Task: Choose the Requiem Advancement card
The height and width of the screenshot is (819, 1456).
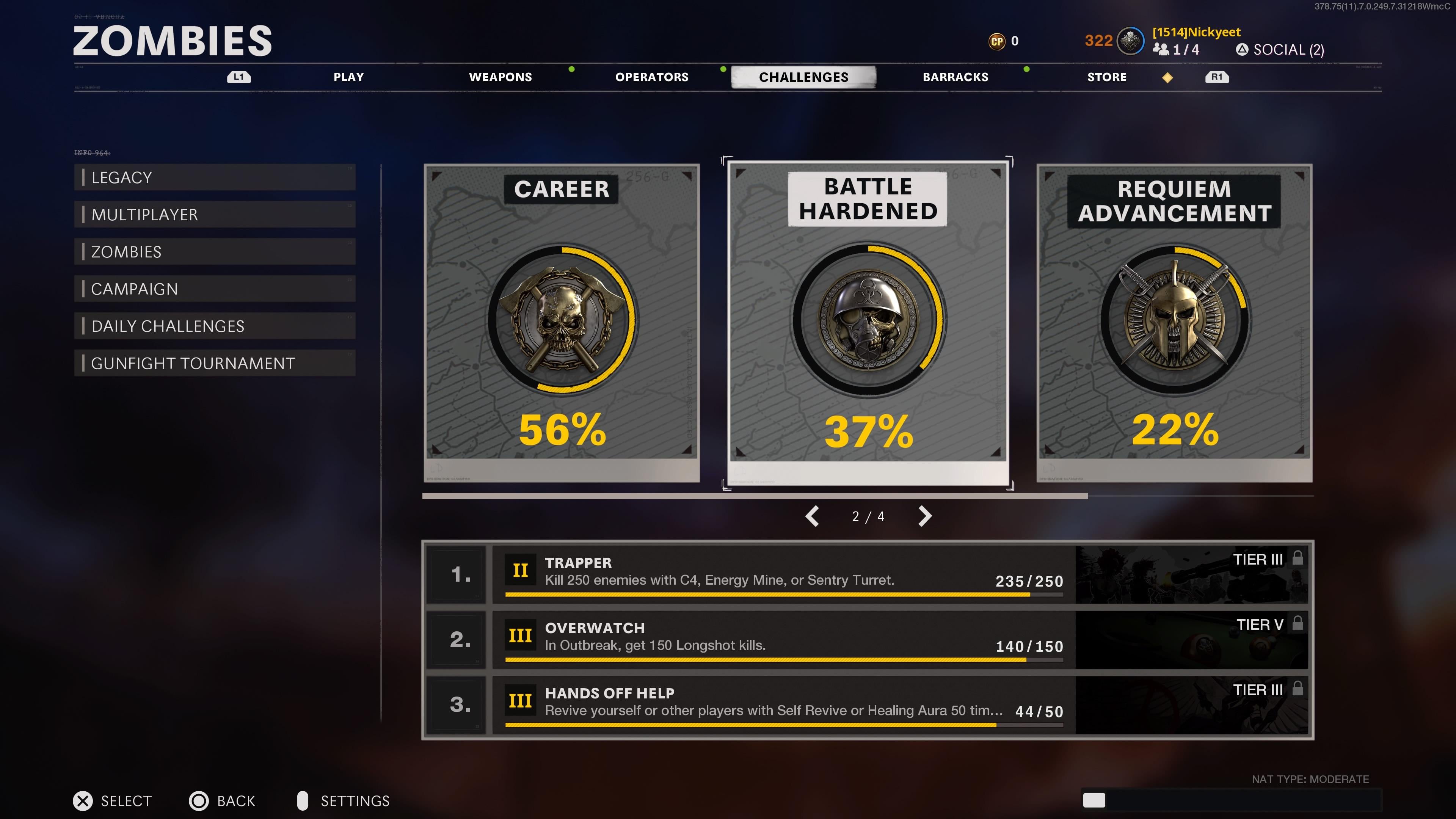Action: [1175, 323]
